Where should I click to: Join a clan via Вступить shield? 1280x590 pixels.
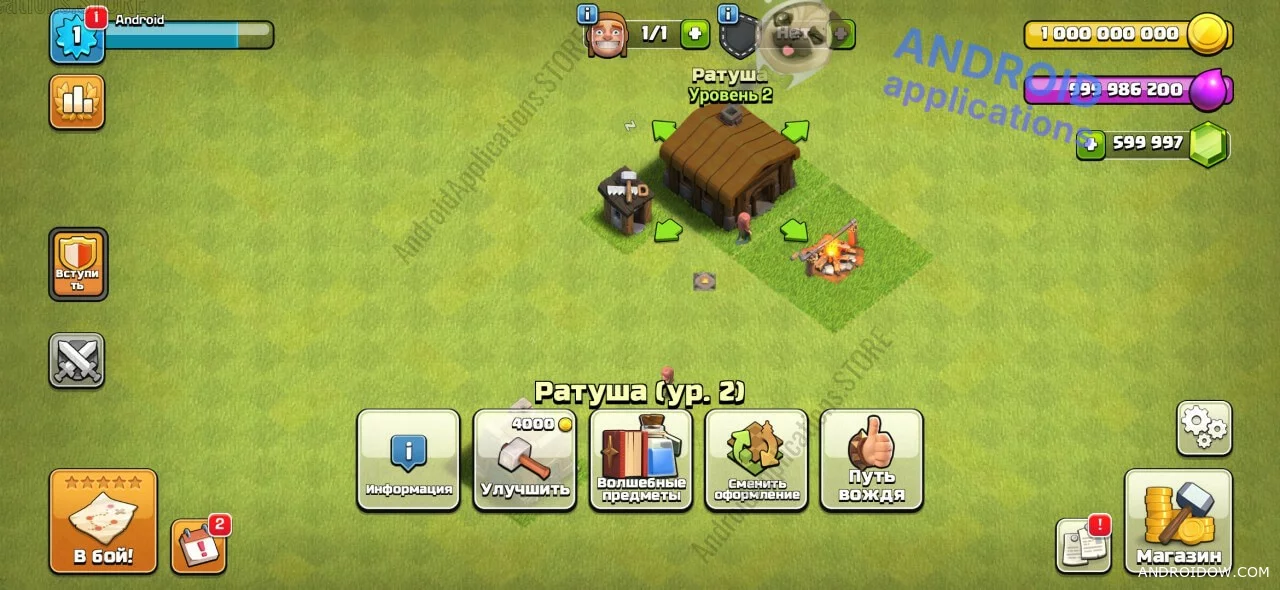pyautogui.click(x=78, y=263)
